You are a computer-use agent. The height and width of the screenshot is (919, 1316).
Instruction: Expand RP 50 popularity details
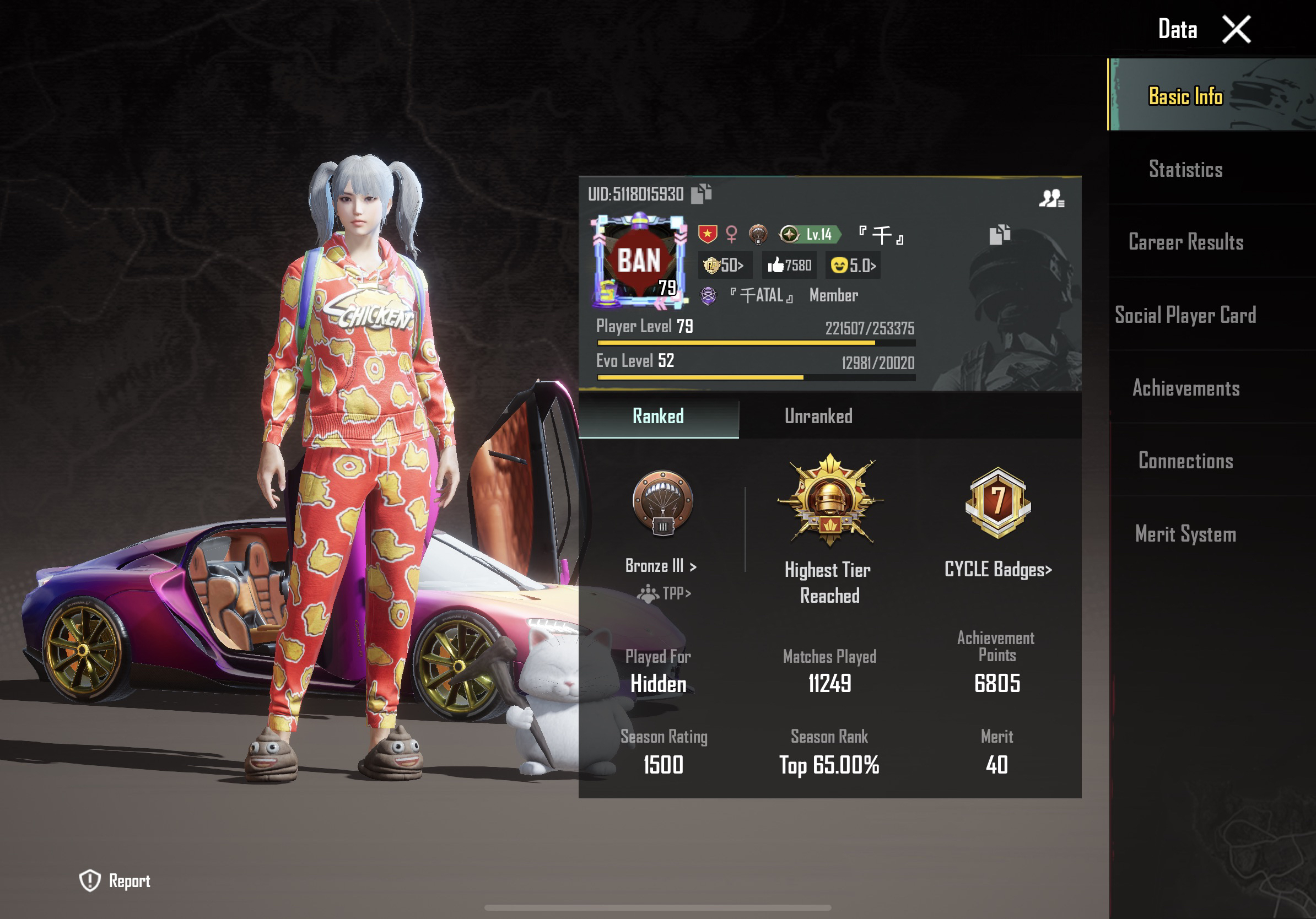pos(725,264)
